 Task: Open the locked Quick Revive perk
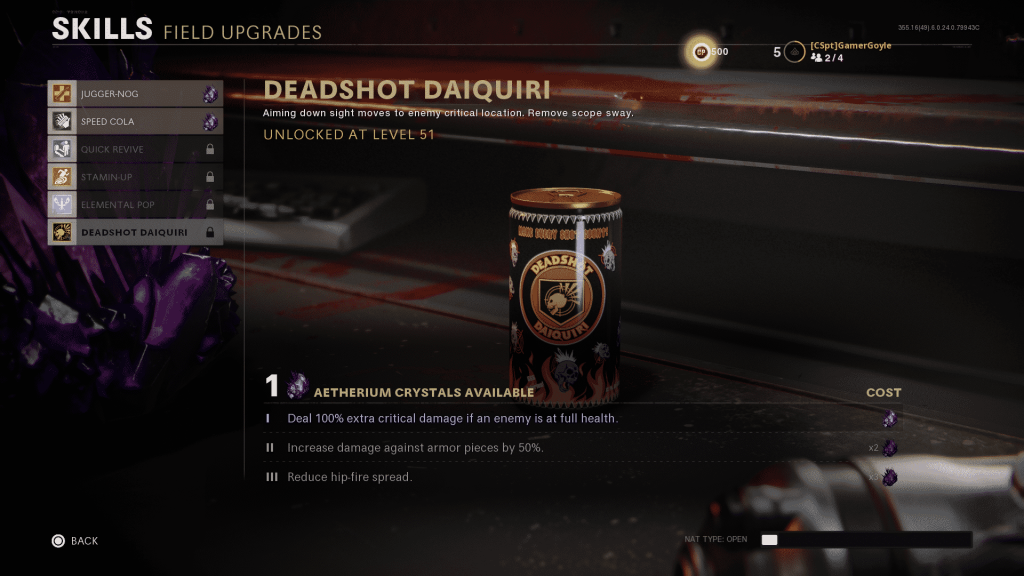click(134, 149)
